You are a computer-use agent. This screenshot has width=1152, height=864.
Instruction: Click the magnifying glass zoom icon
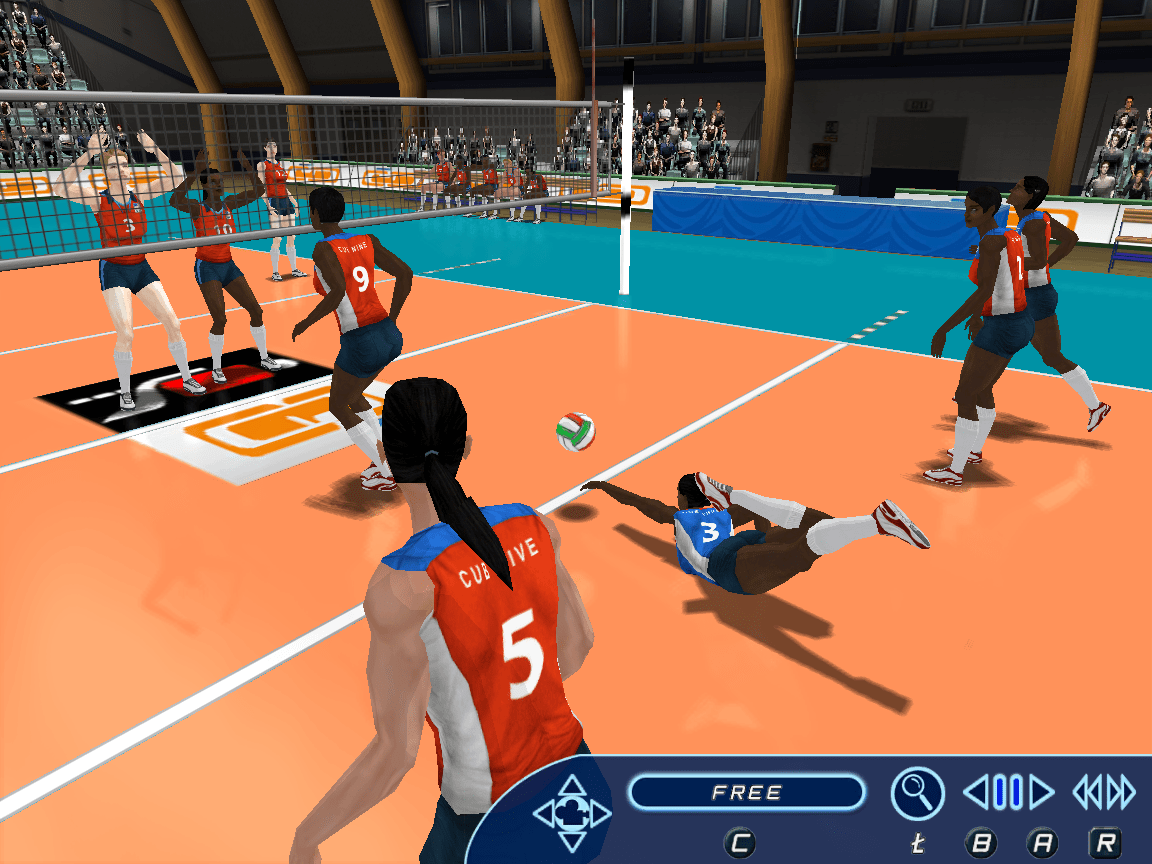(x=917, y=793)
